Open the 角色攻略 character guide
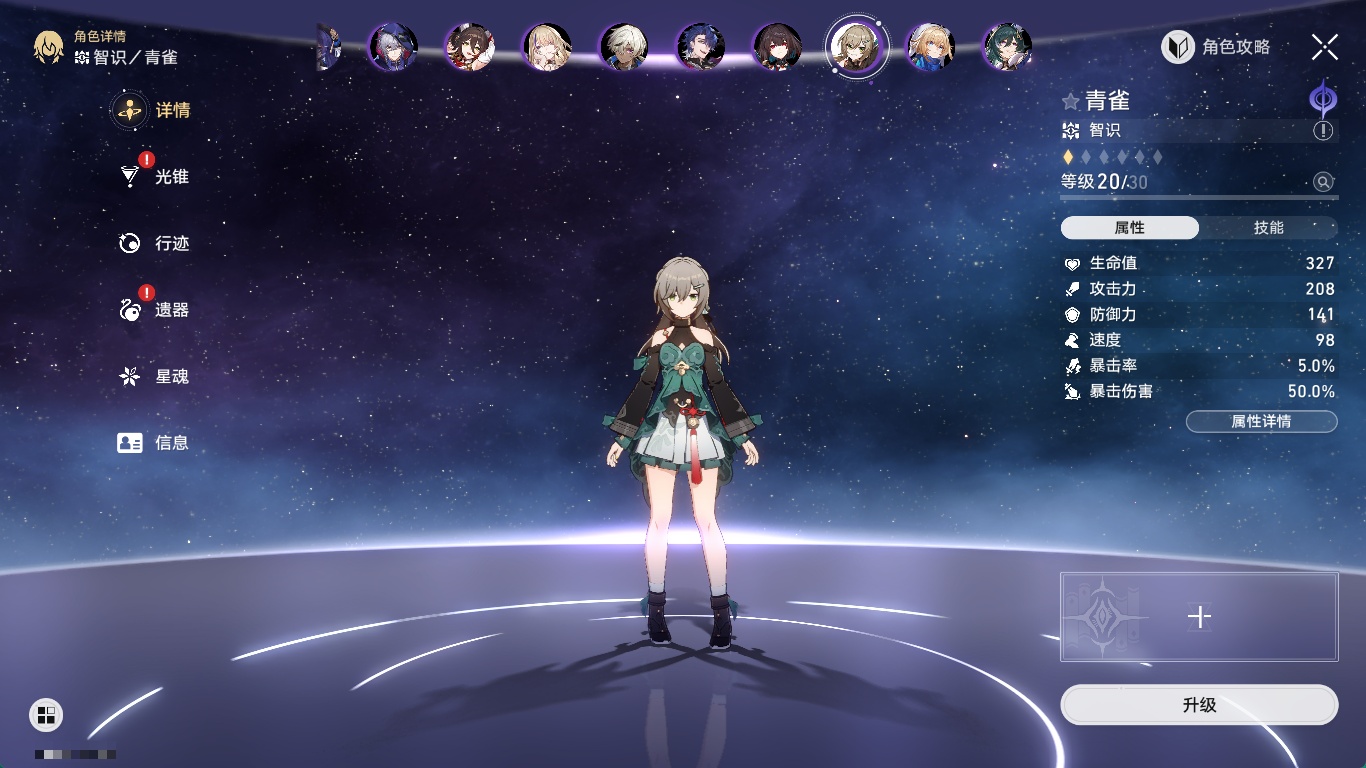 1217,47
